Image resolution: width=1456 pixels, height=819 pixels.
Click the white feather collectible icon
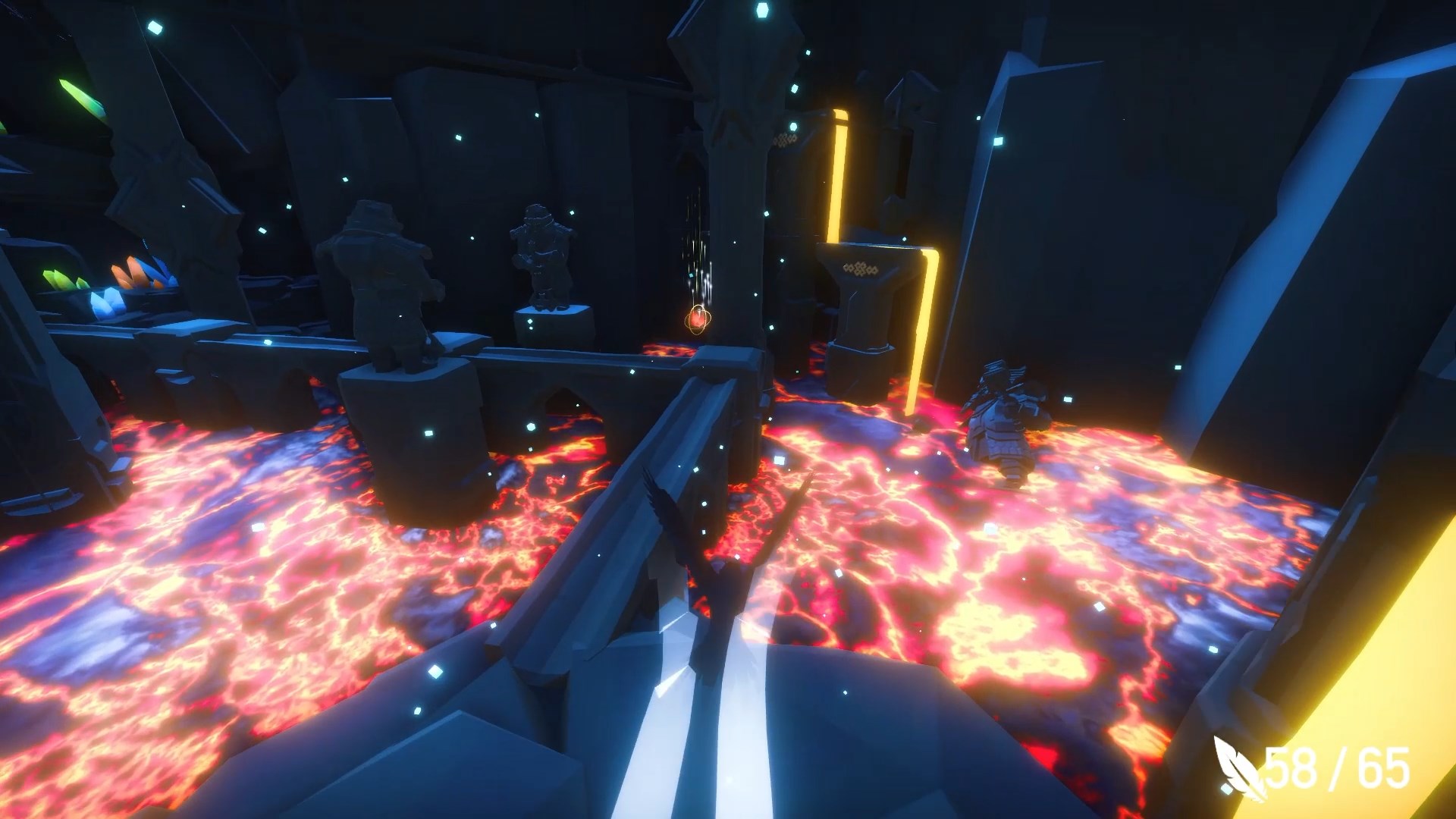[x=1238, y=767]
